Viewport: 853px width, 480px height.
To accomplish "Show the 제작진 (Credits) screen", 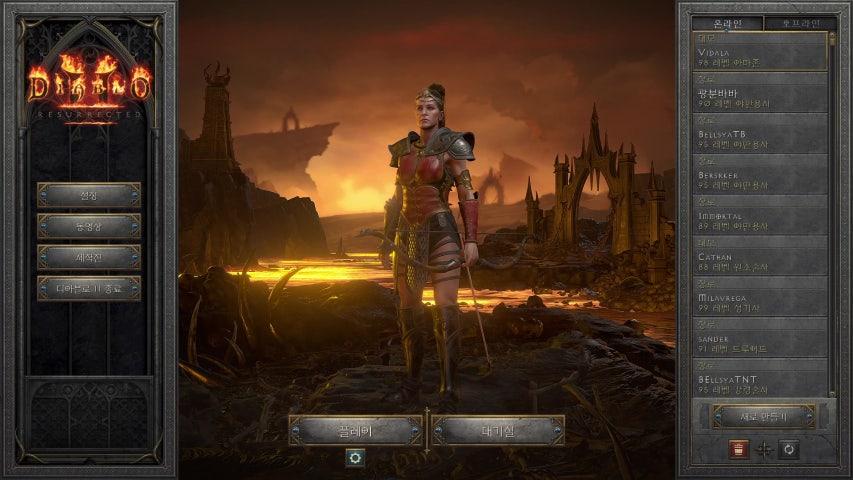I will (x=89, y=257).
